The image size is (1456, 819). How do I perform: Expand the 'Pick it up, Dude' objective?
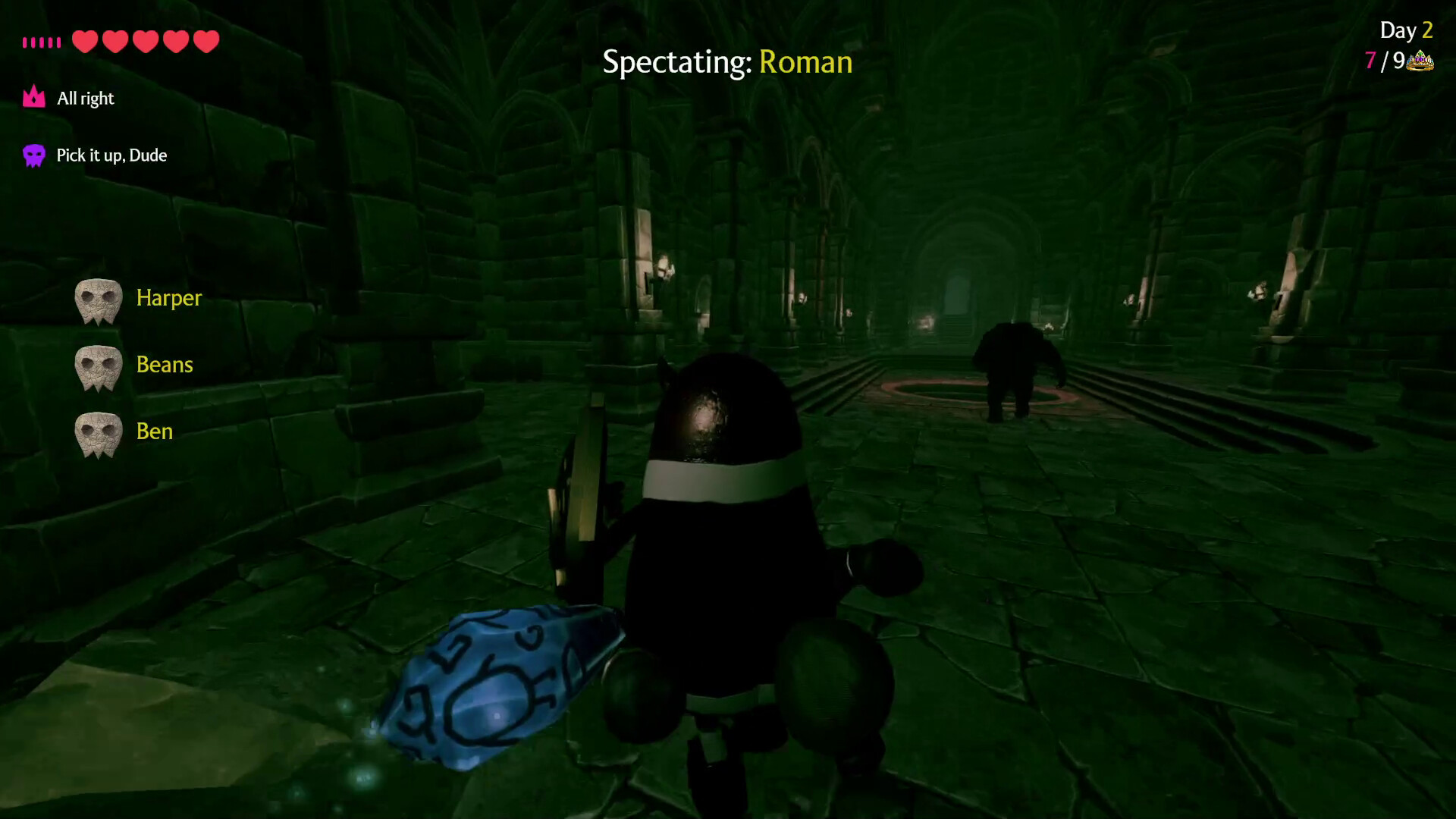(x=111, y=155)
